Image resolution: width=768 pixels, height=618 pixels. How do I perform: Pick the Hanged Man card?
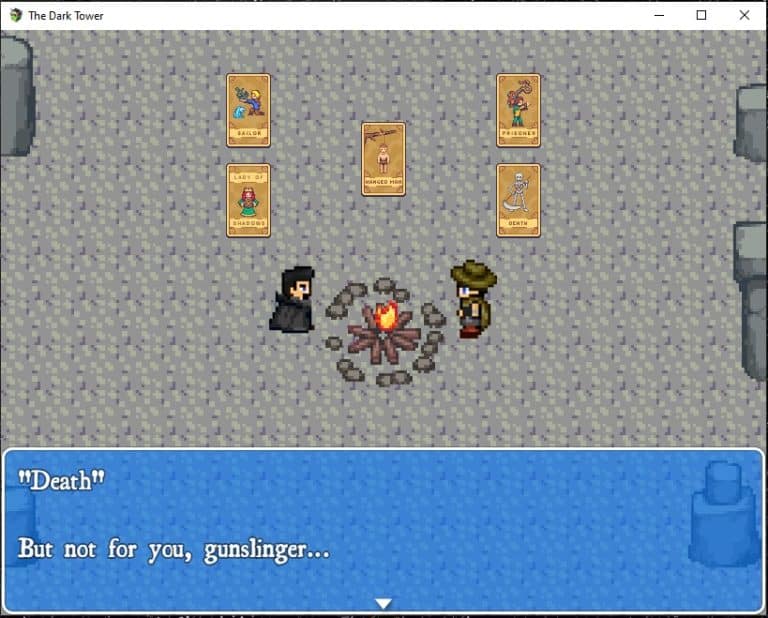point(383,159)
